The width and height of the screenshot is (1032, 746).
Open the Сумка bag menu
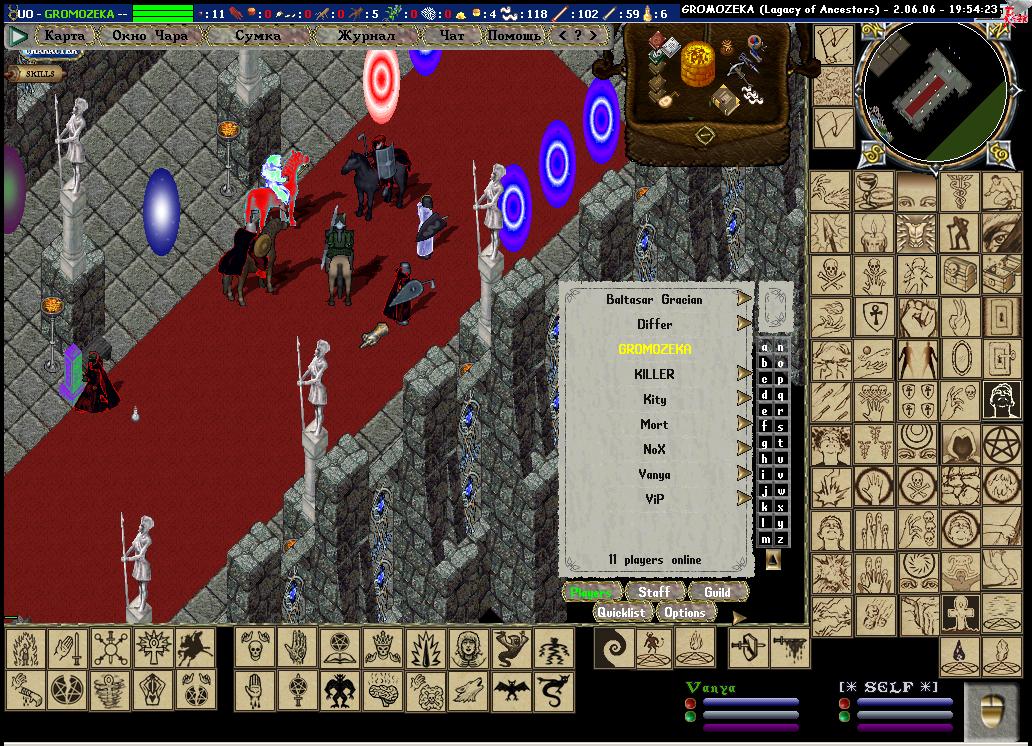[258, 36]
